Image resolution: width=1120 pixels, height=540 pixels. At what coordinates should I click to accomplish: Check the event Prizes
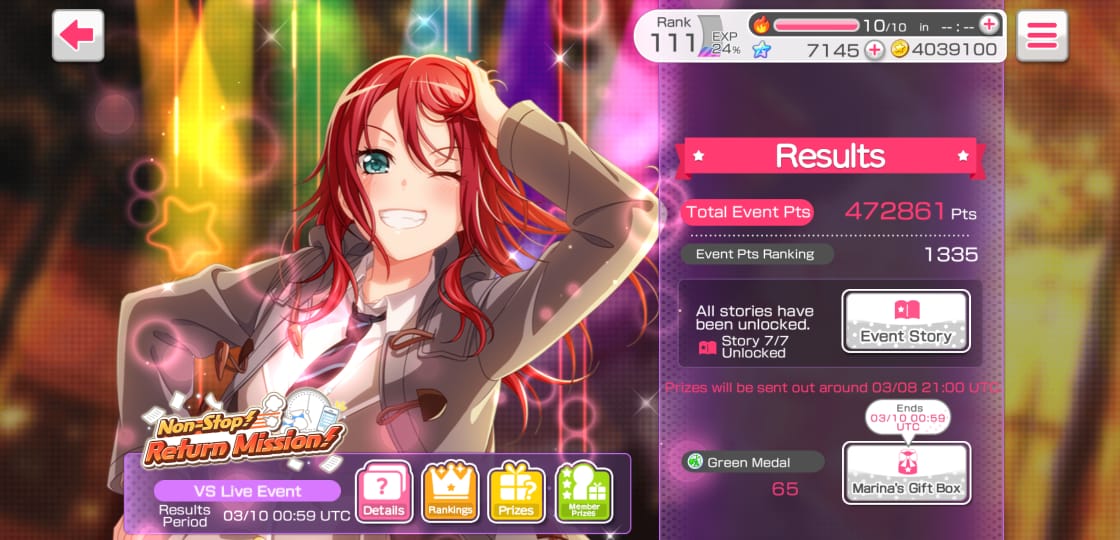click(x=516, y=493)
